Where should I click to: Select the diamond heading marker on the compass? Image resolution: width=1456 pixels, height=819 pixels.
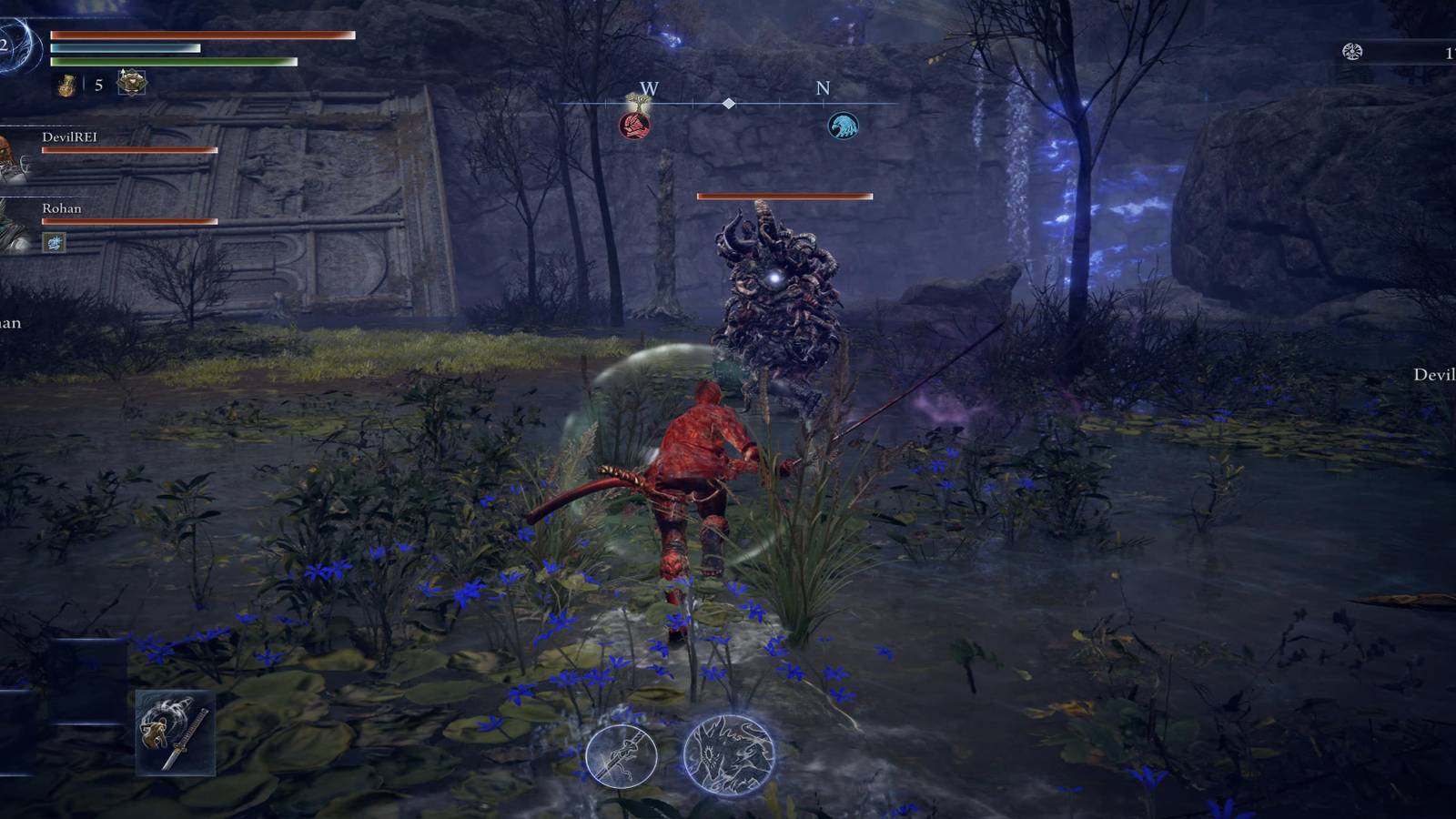tap(727, 104)
